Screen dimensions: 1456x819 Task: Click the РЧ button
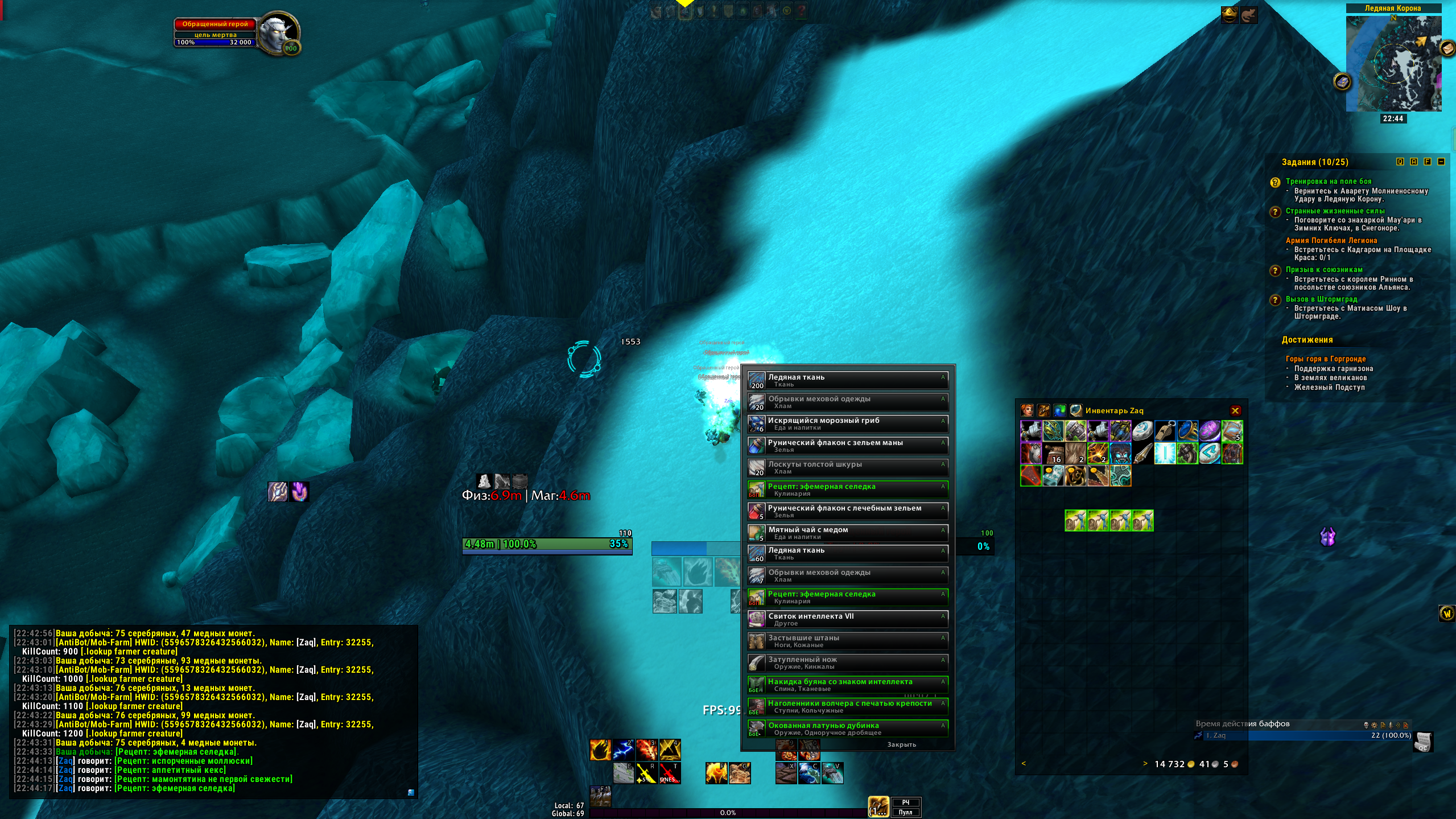tap(905, 802)
